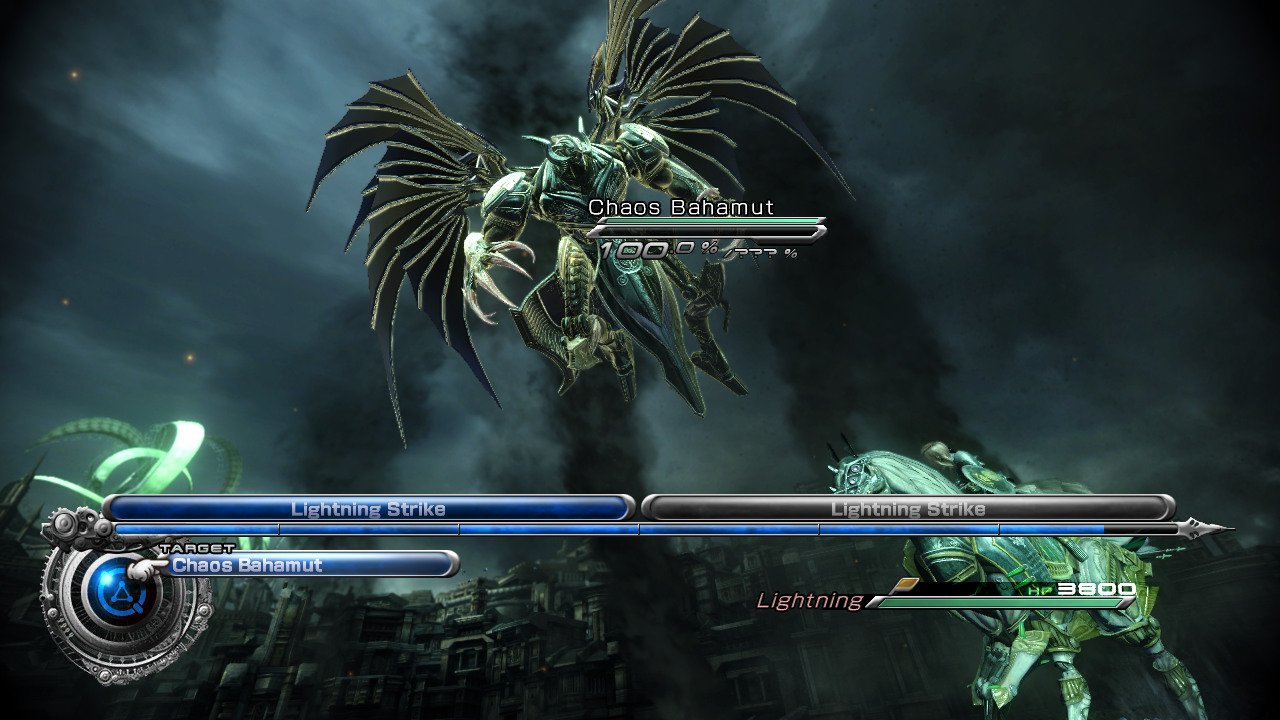This screenshot has width=1280, height=720.
Task: Toggle the active blue Lightning Strike command
Action: pos(370,509)
